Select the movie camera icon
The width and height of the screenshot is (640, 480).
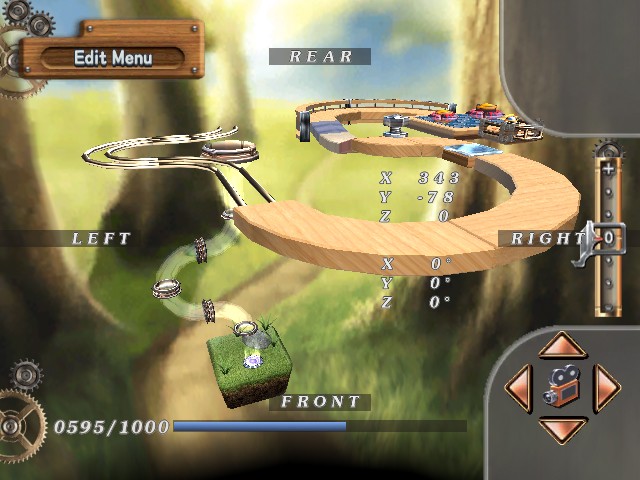(x=561, y=387)
